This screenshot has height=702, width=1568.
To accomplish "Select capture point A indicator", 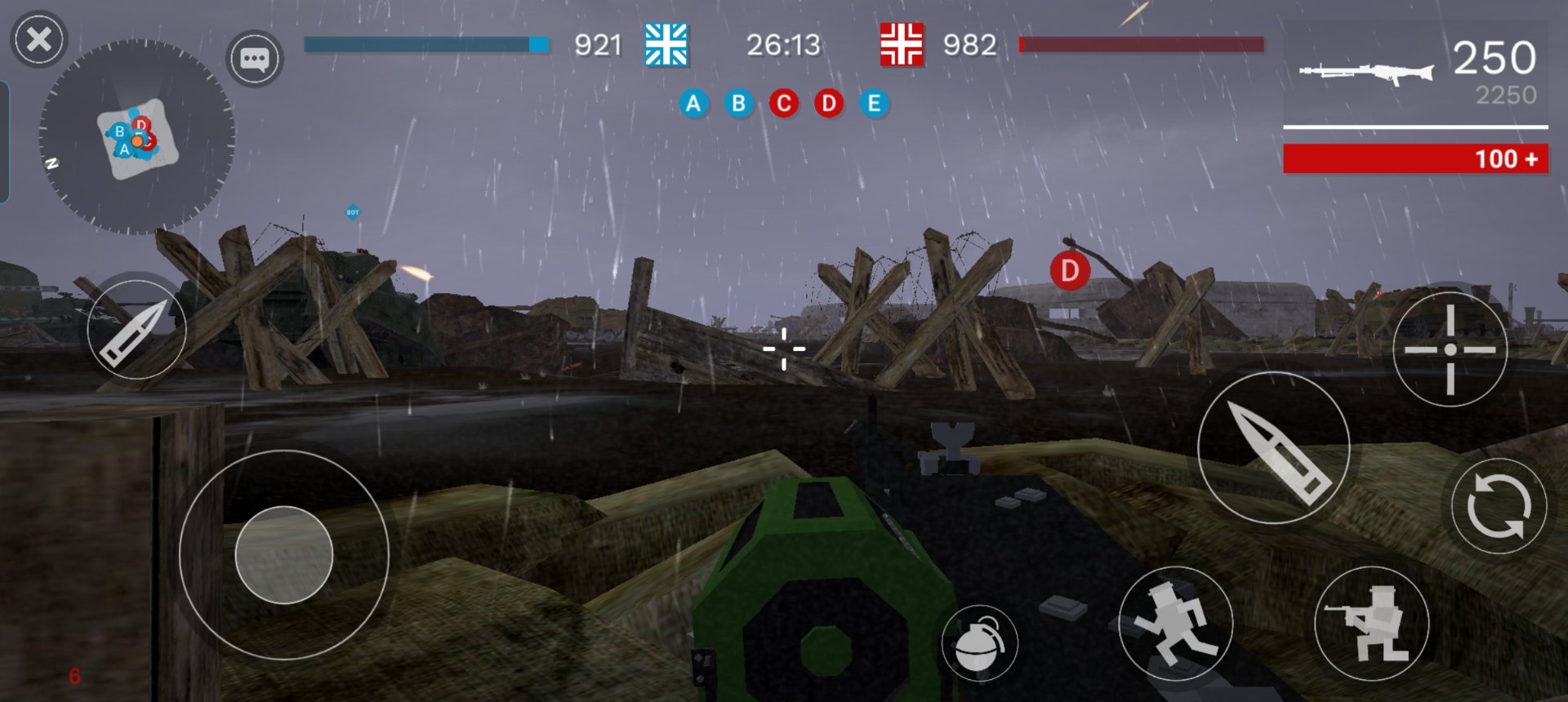I will click(x=693, y=104).
